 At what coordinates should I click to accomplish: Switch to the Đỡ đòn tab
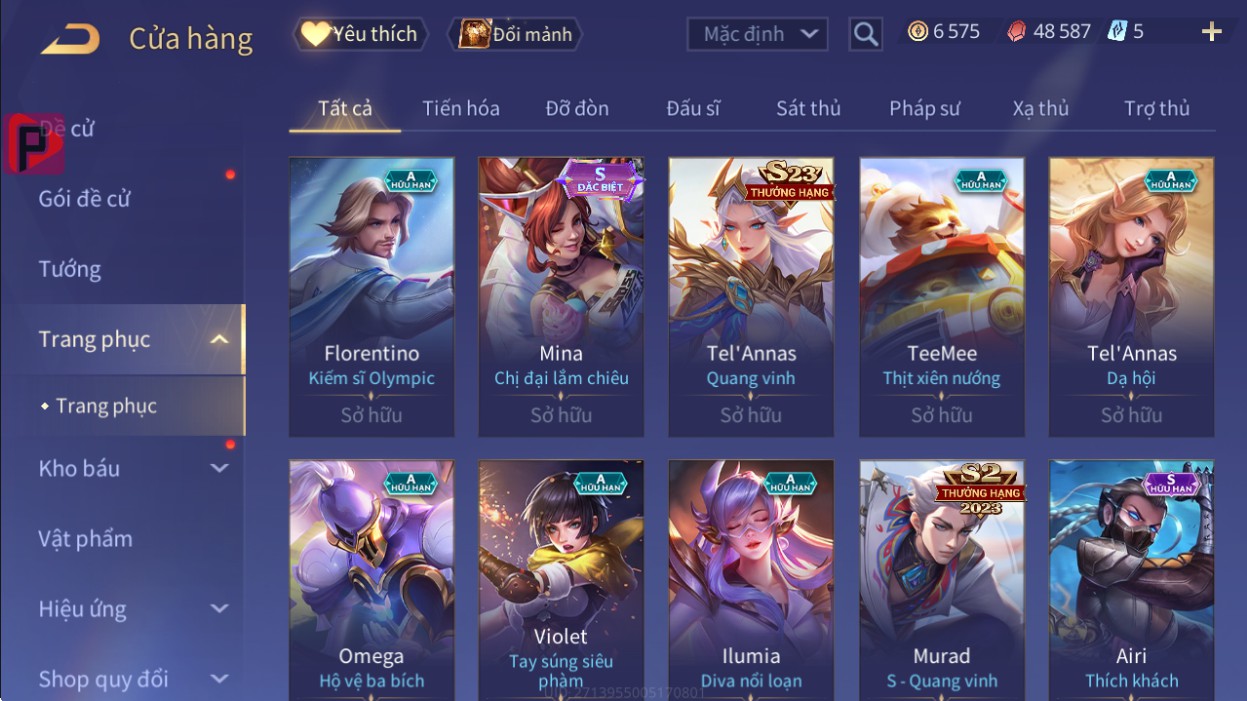(x=577, y=108)
